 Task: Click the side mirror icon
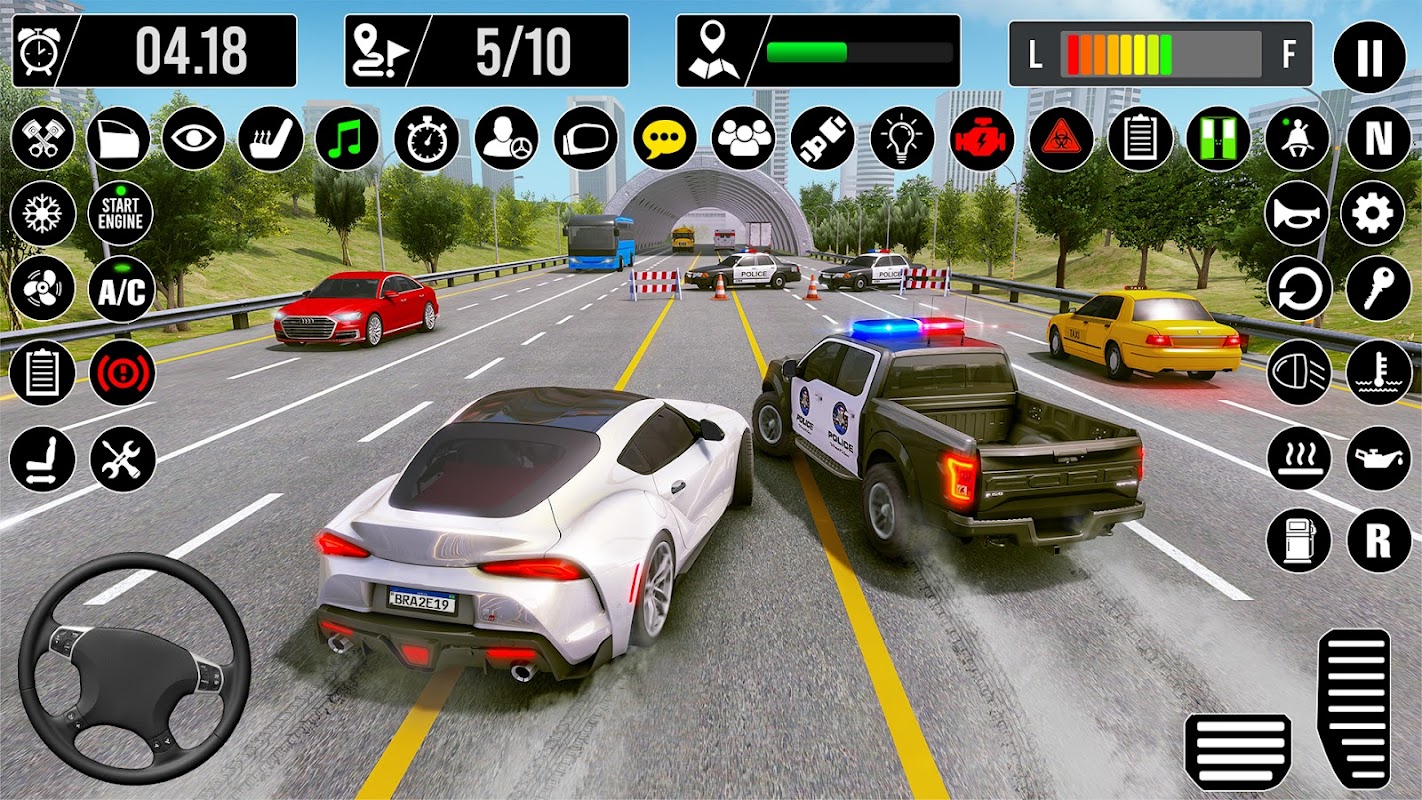point(586,138)
